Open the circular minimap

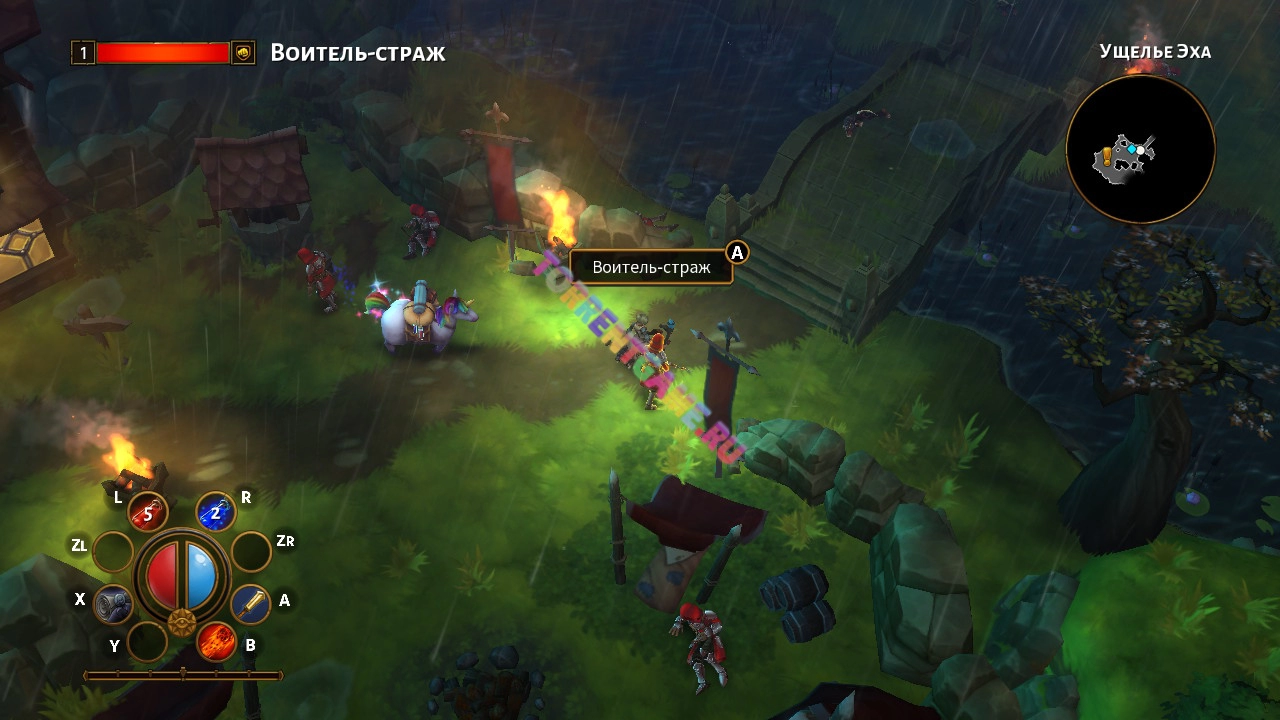[x=1140, y=150]
